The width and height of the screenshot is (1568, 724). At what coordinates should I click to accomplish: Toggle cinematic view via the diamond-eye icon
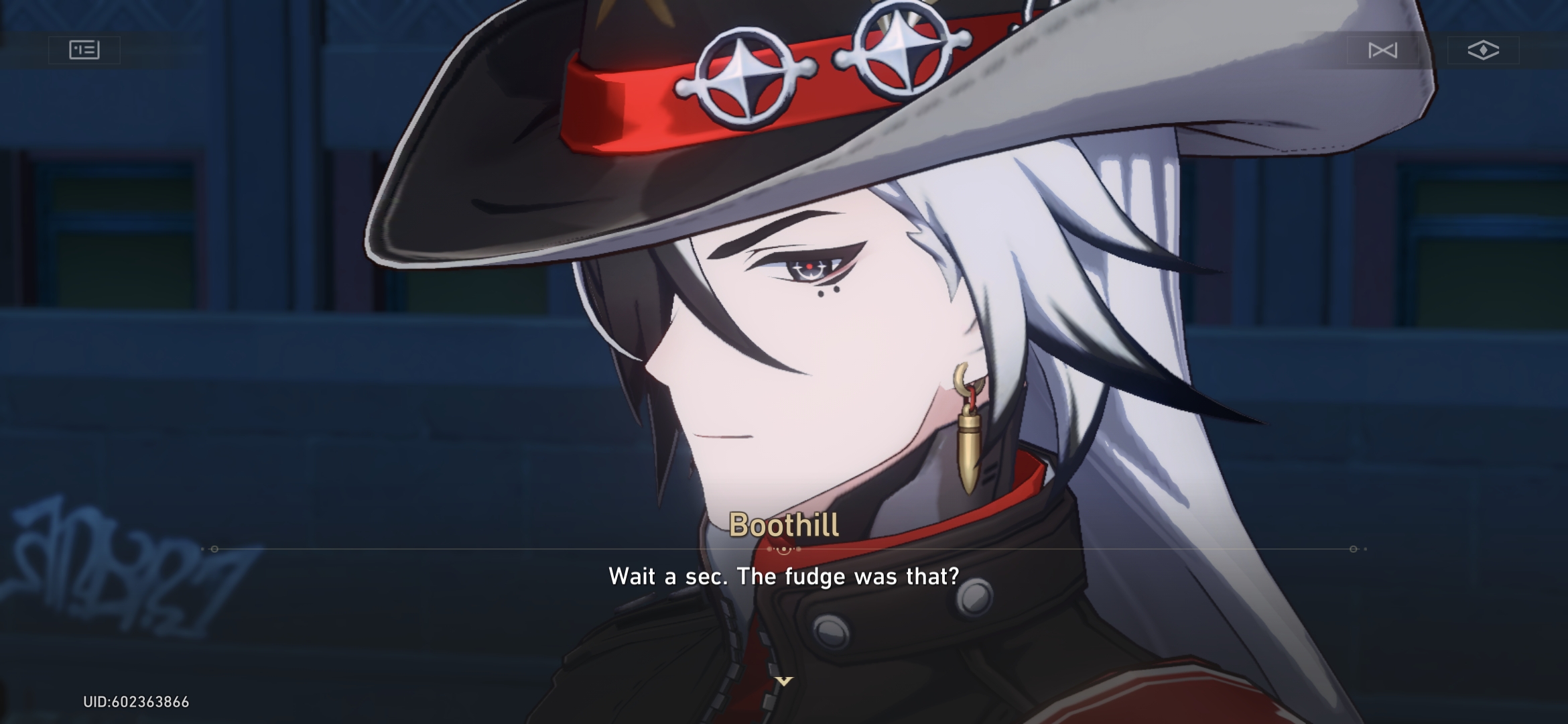pyautogui.click(x=1483, y=50)
